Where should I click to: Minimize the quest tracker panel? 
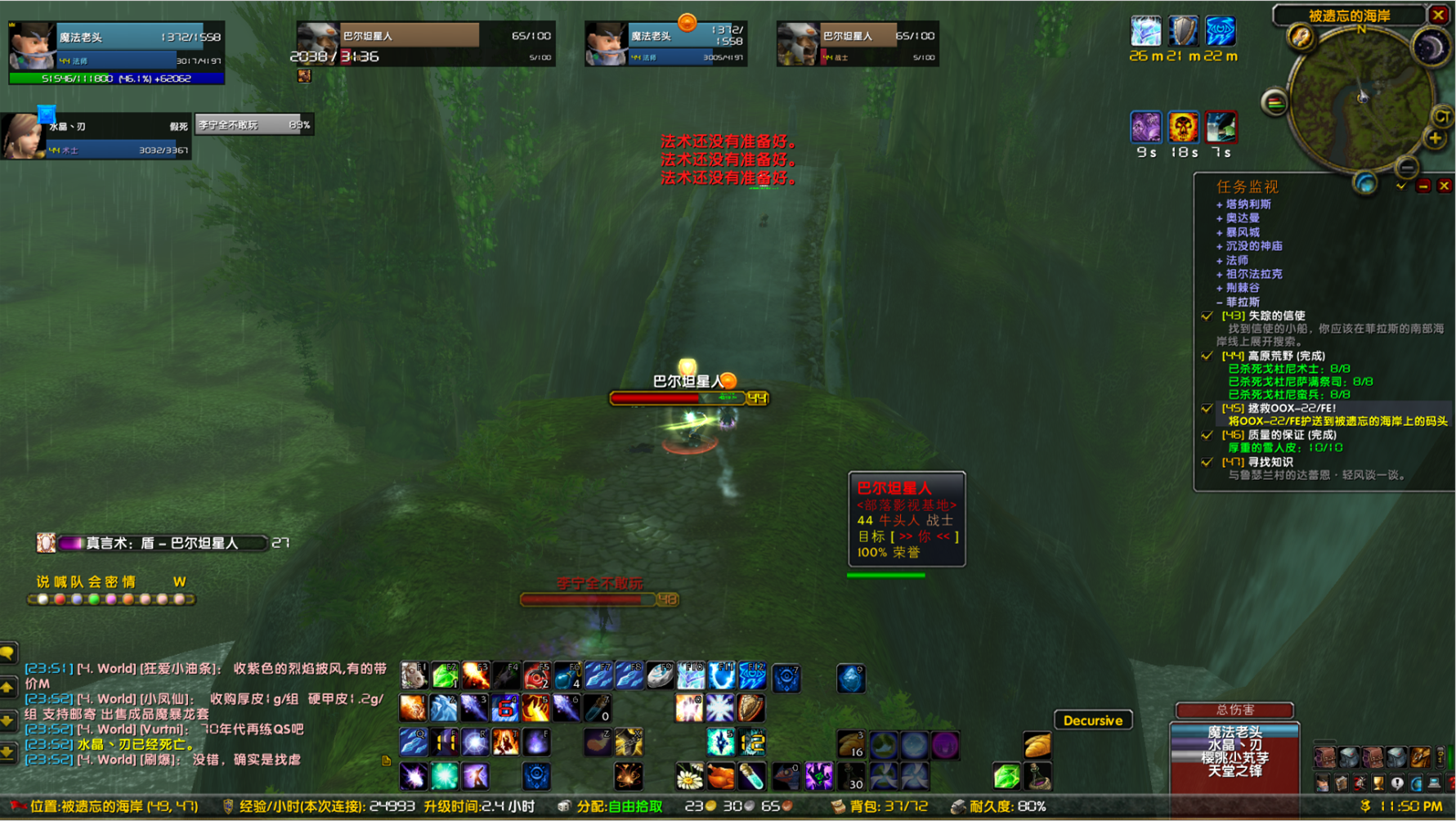(1423, 186)
